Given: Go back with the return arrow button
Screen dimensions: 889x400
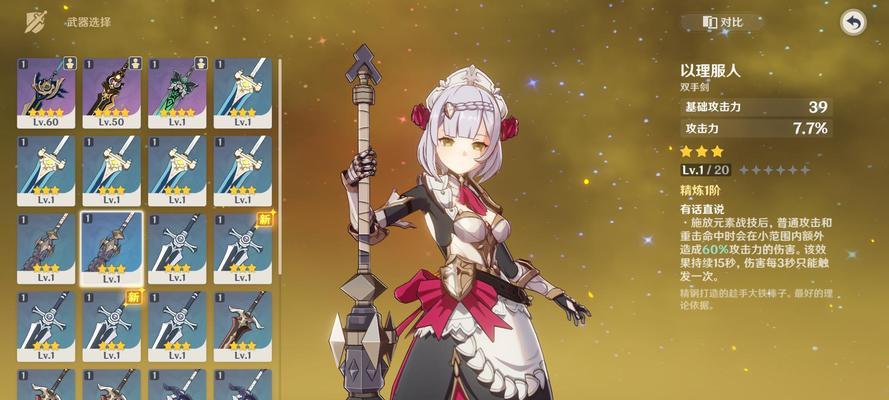Looking at the screenshot, I should click(x=853, y=22).
